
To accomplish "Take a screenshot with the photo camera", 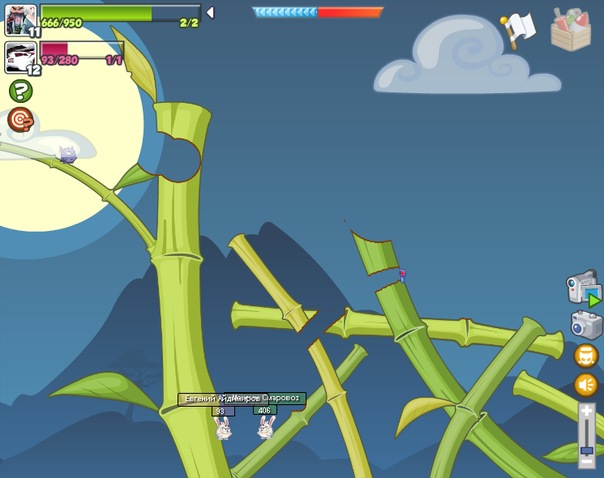I will [x=586, y=324].
